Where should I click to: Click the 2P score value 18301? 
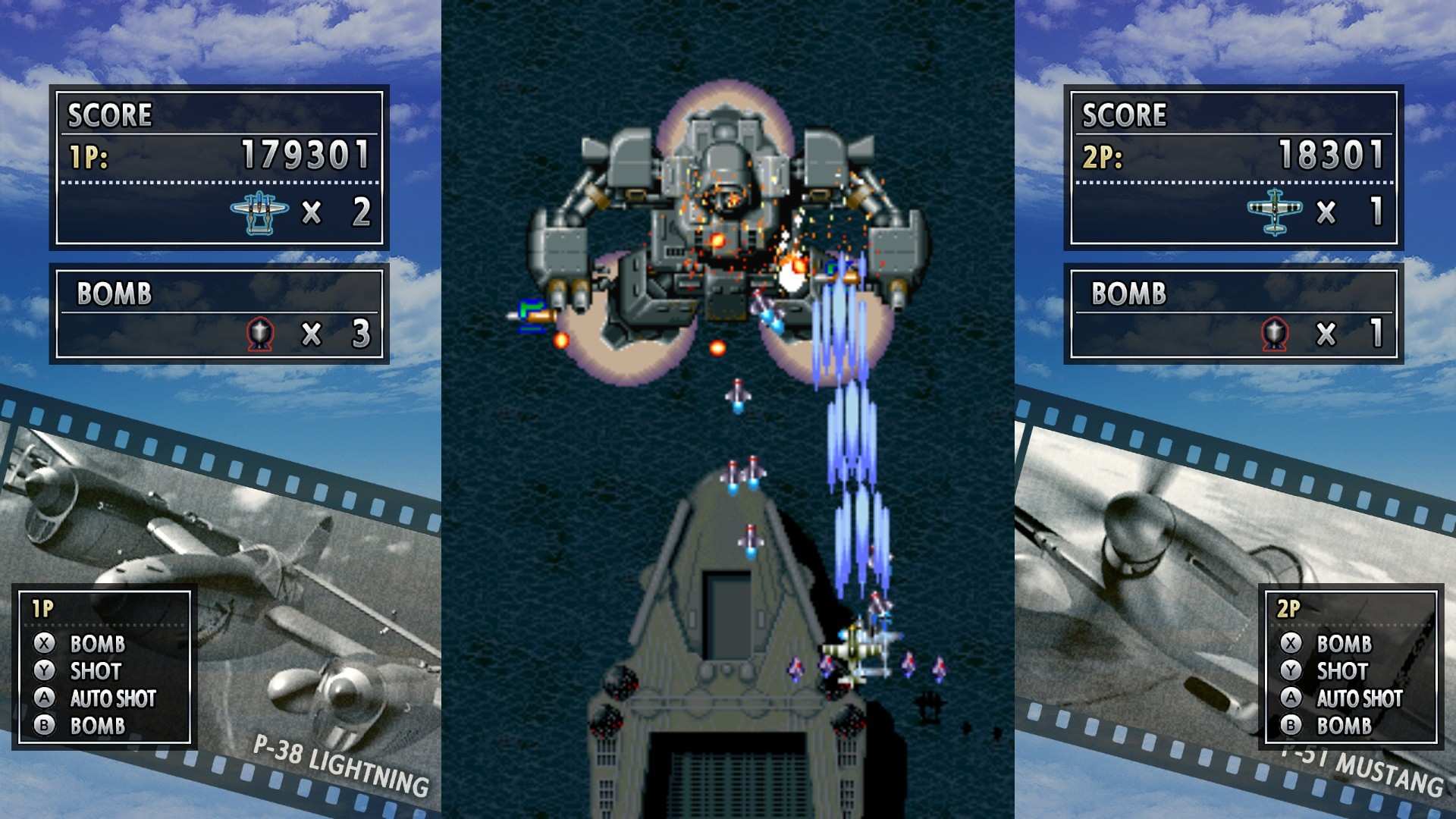[1331, 155]
